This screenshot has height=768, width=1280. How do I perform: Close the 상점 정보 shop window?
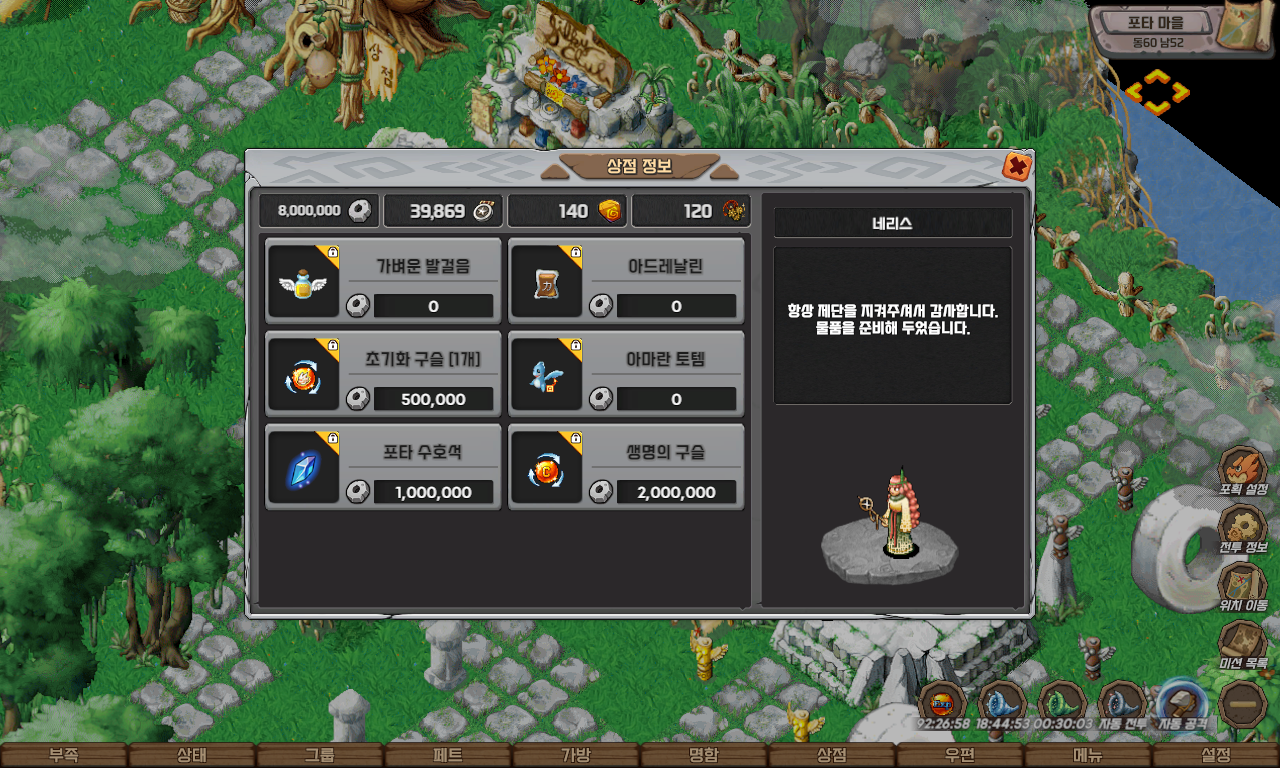pos(1016,167)
